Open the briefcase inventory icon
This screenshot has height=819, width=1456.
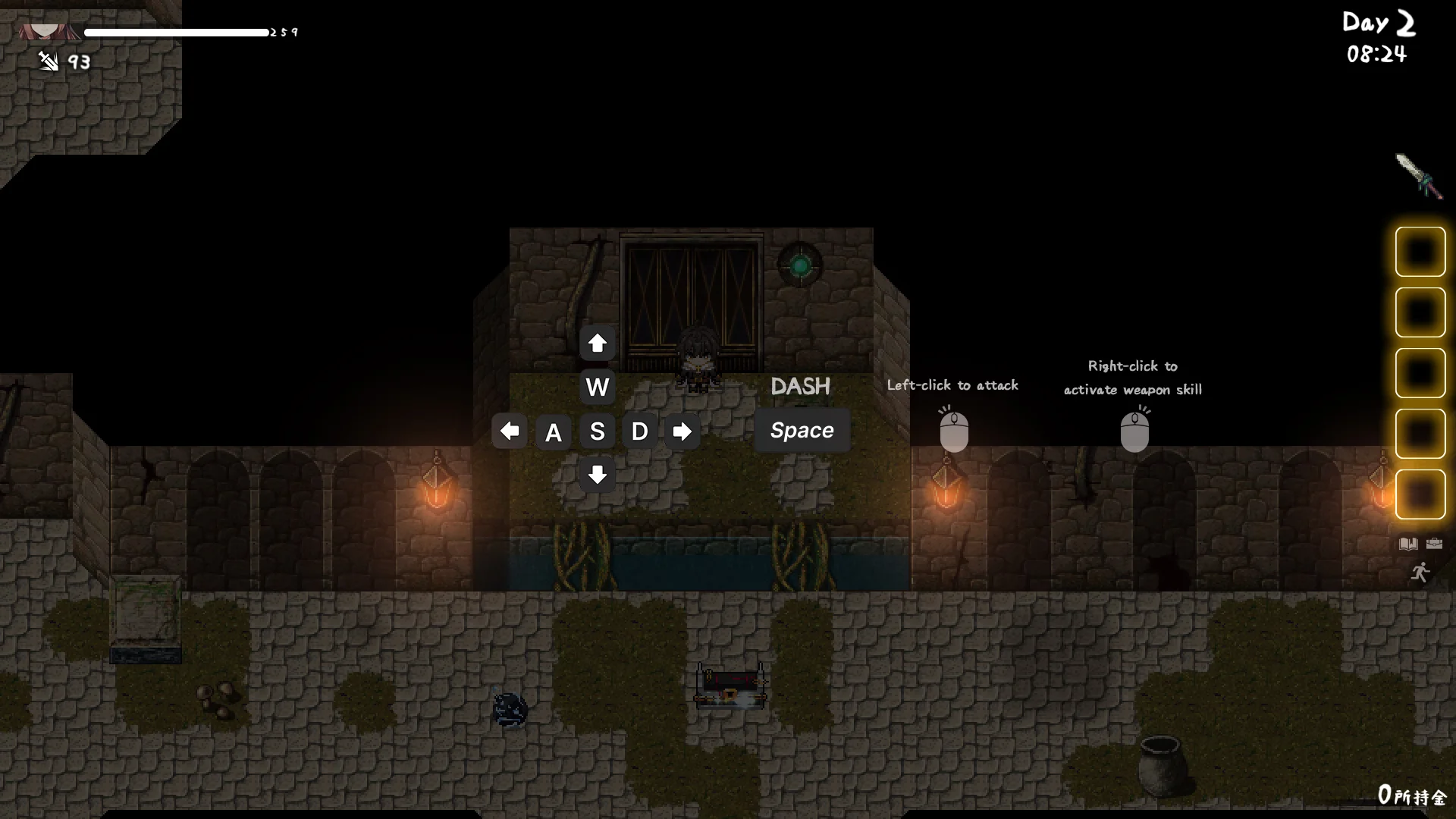1434,544
